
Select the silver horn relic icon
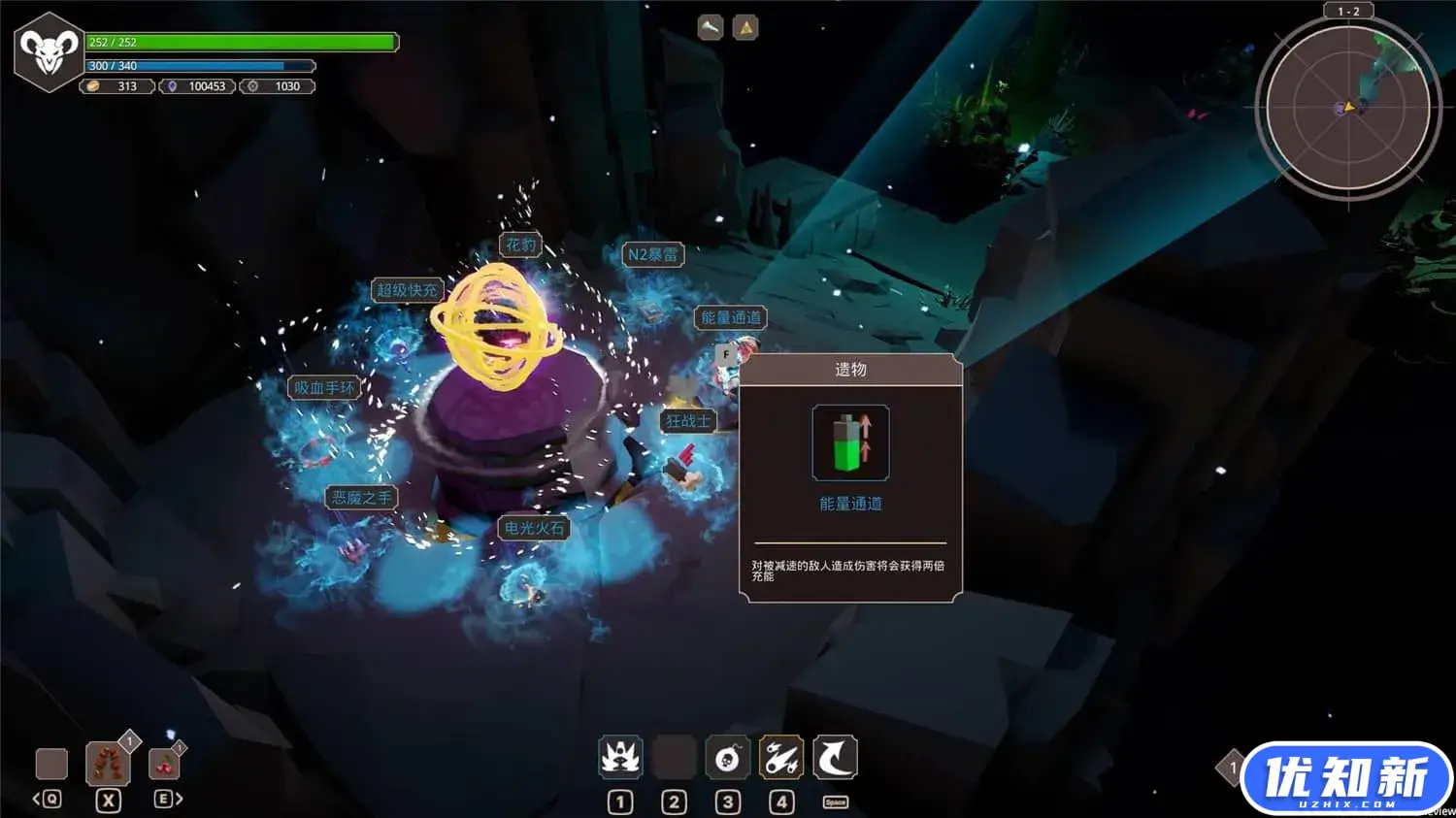(x=711, y=28)
